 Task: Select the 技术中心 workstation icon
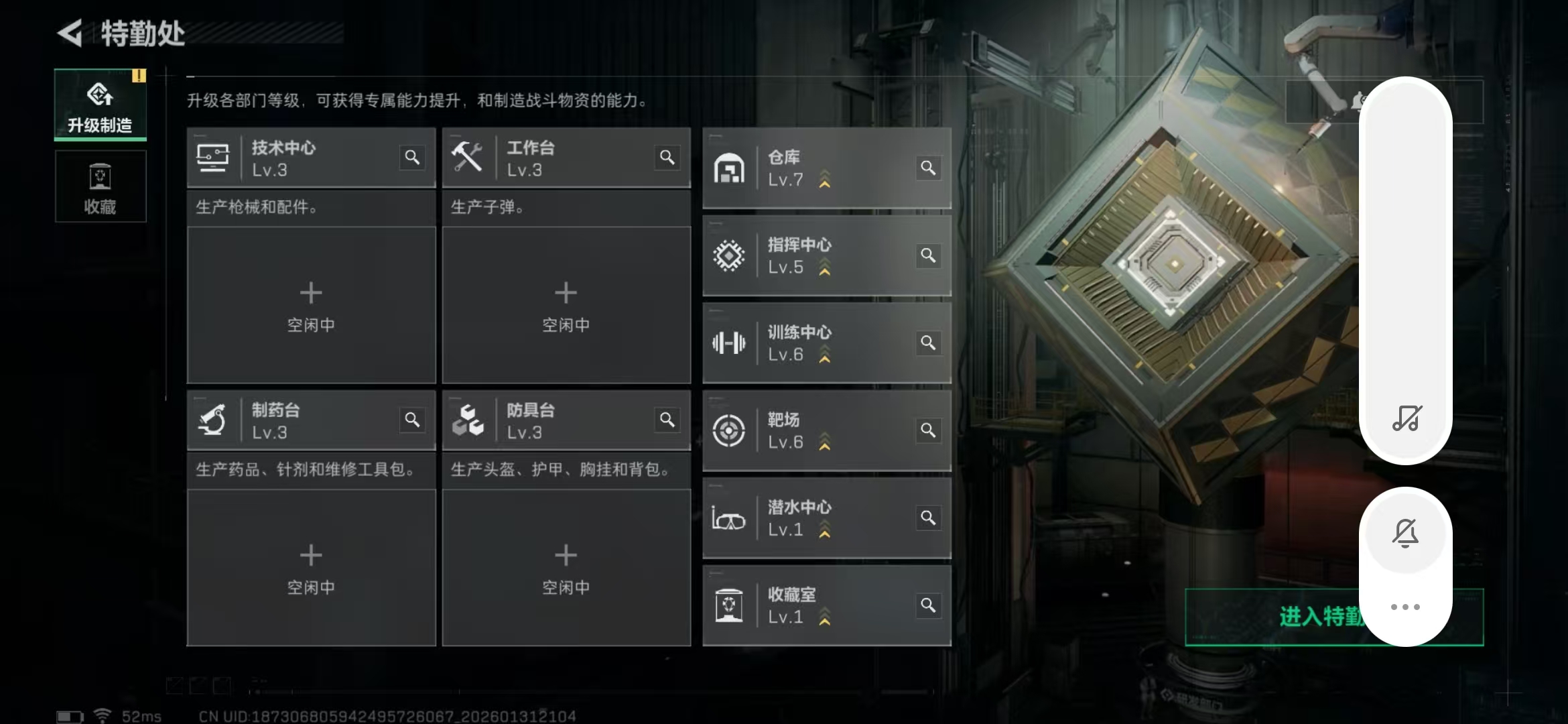(213, 158)
